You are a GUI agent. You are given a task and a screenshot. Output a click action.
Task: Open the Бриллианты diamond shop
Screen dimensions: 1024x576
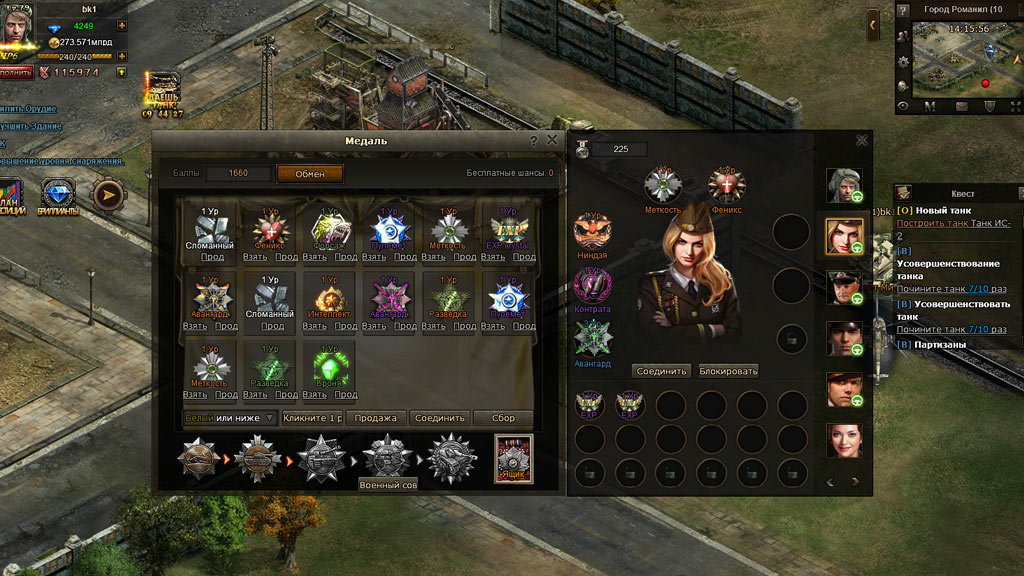point(59,193)
